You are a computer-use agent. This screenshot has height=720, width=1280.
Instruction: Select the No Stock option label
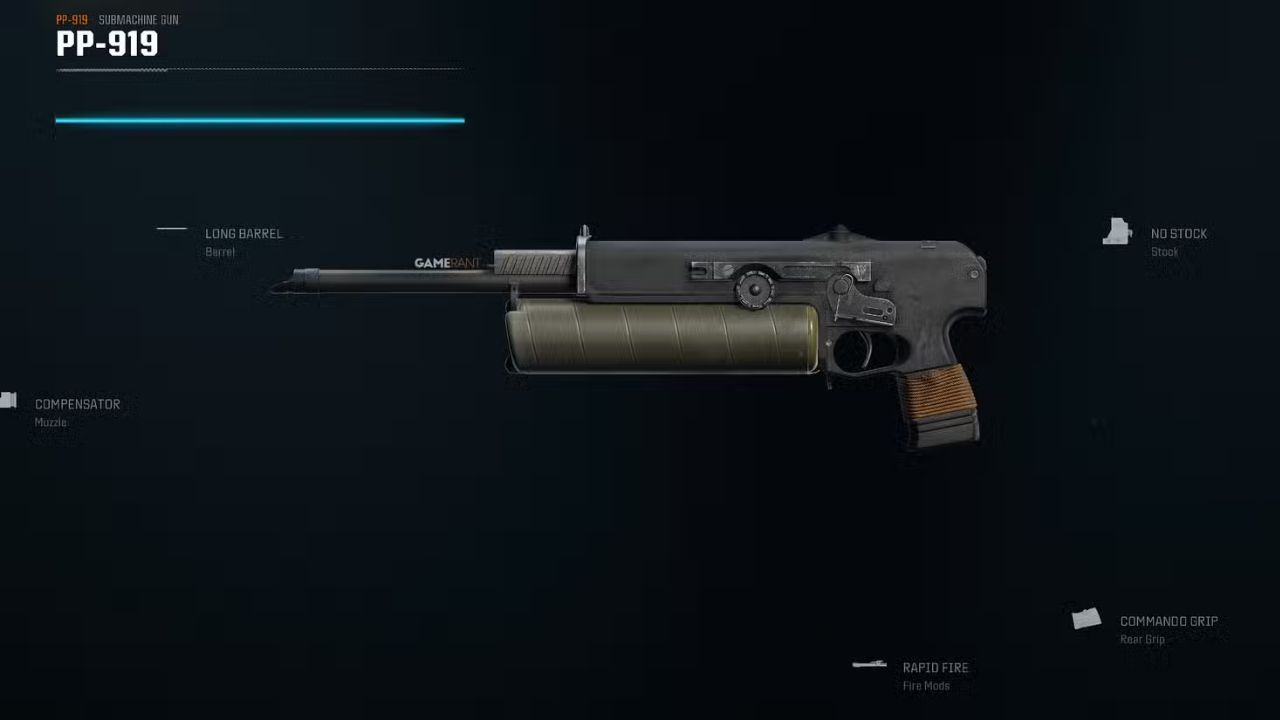pos(1177,233)
